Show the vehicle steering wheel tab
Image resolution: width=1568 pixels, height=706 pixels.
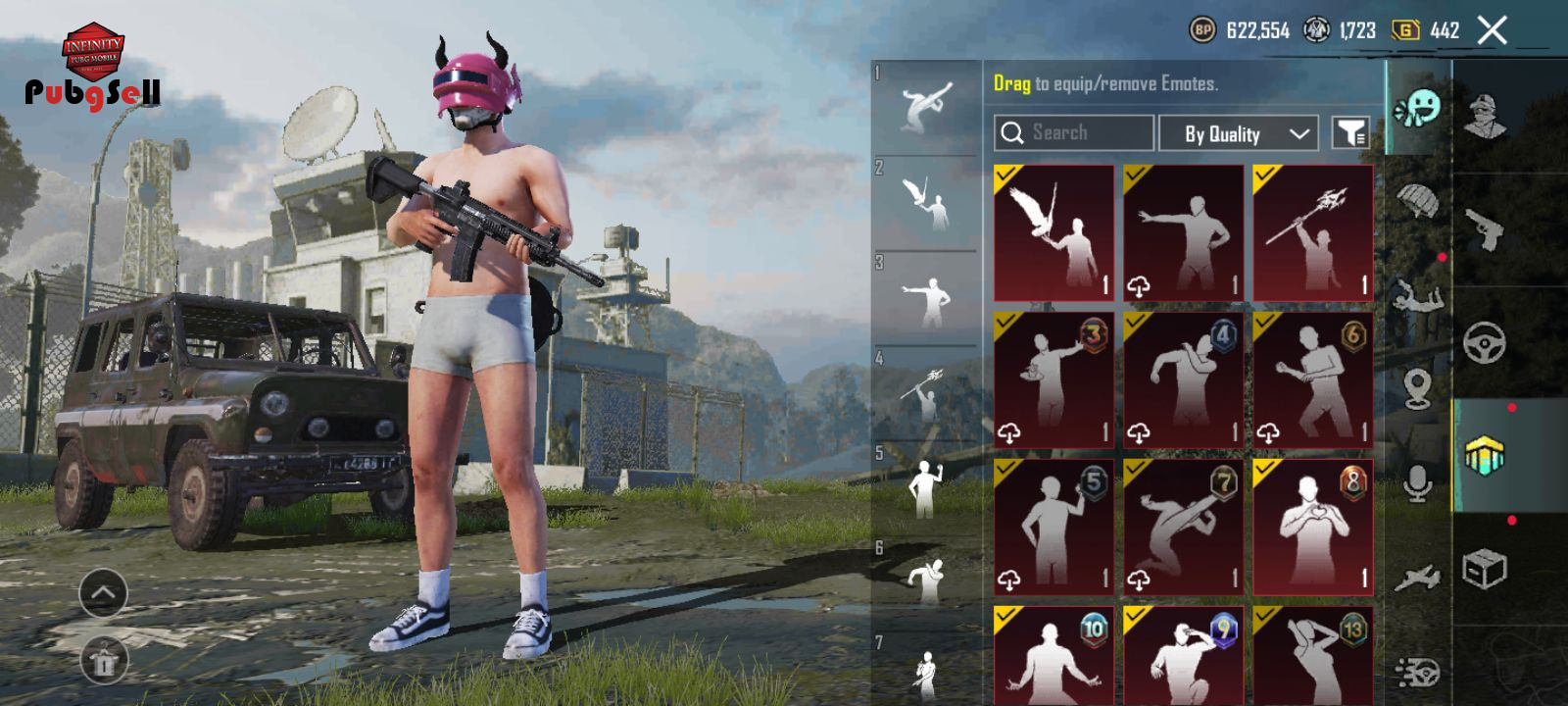coord(1486,343)
